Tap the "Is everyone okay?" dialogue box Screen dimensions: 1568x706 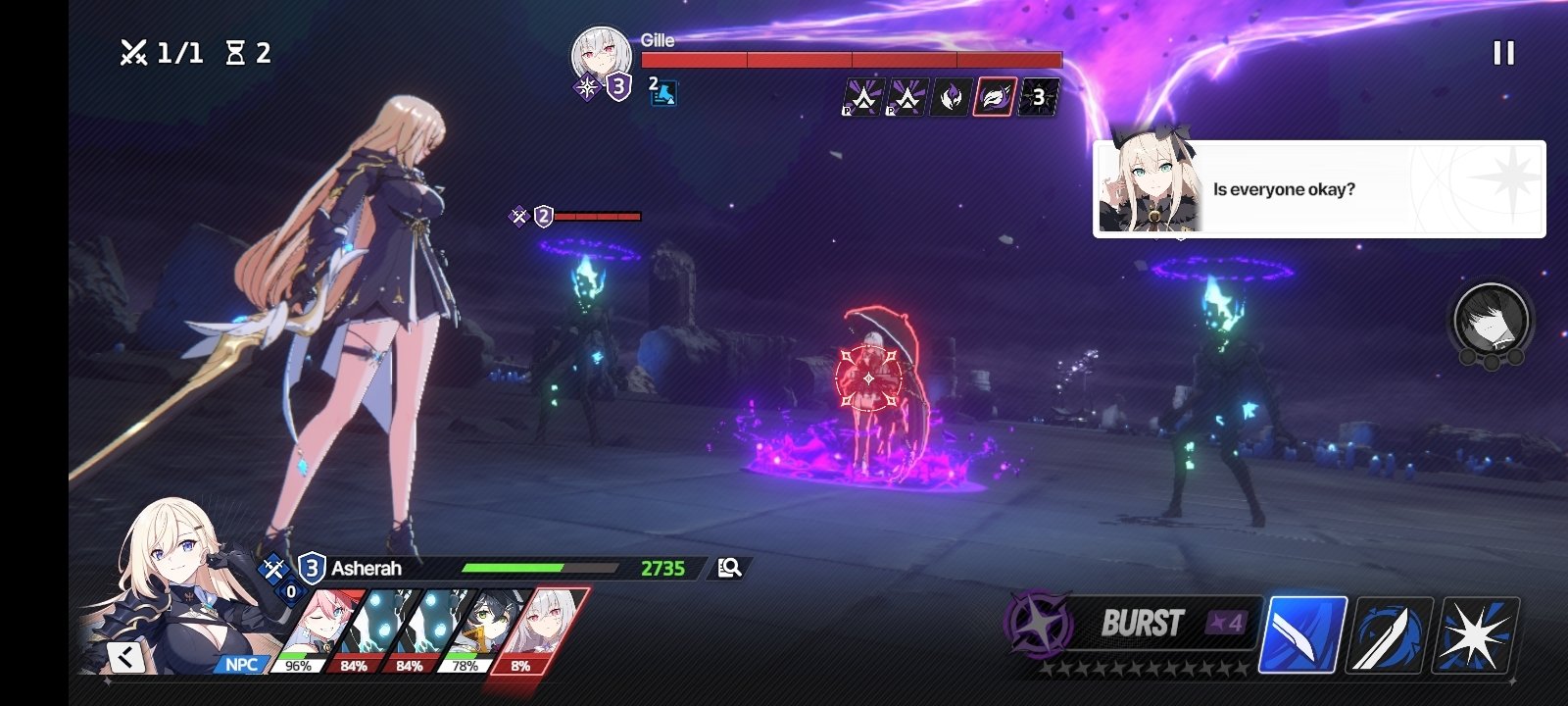[1318, 189]
